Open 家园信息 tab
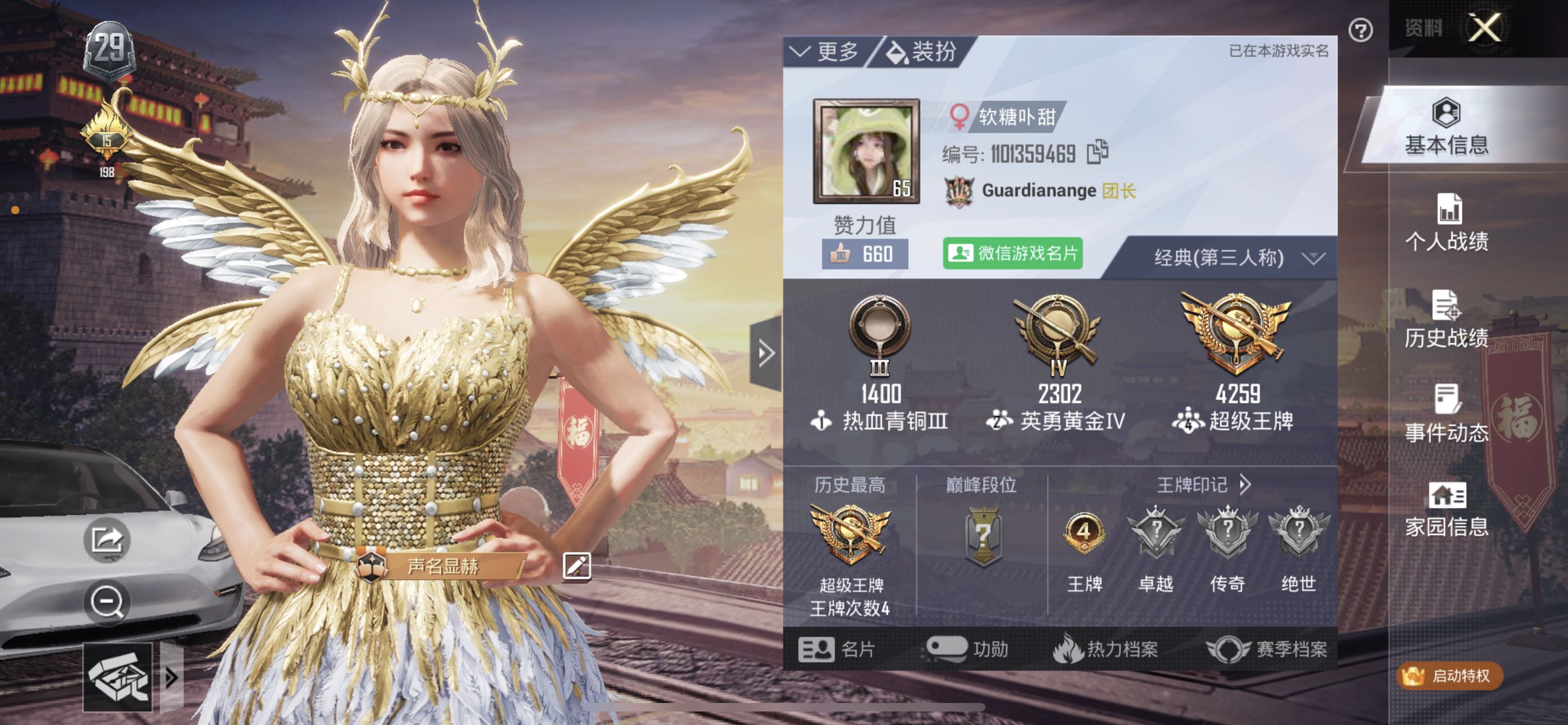The width and height of the screenshot is (1568, 725). click(x=1446, y=510)
